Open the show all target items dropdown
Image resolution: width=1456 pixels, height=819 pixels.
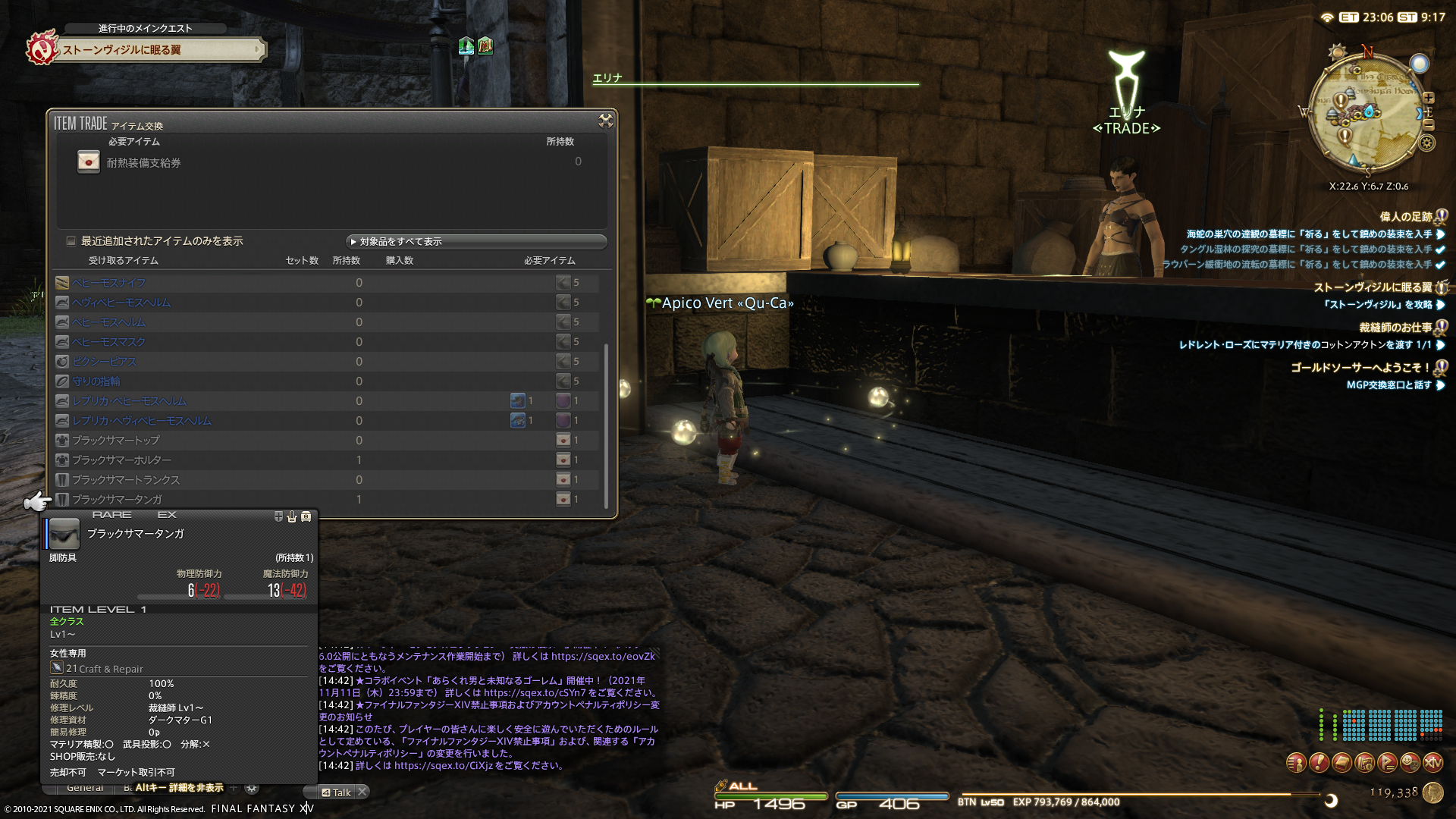coord(476,242)
